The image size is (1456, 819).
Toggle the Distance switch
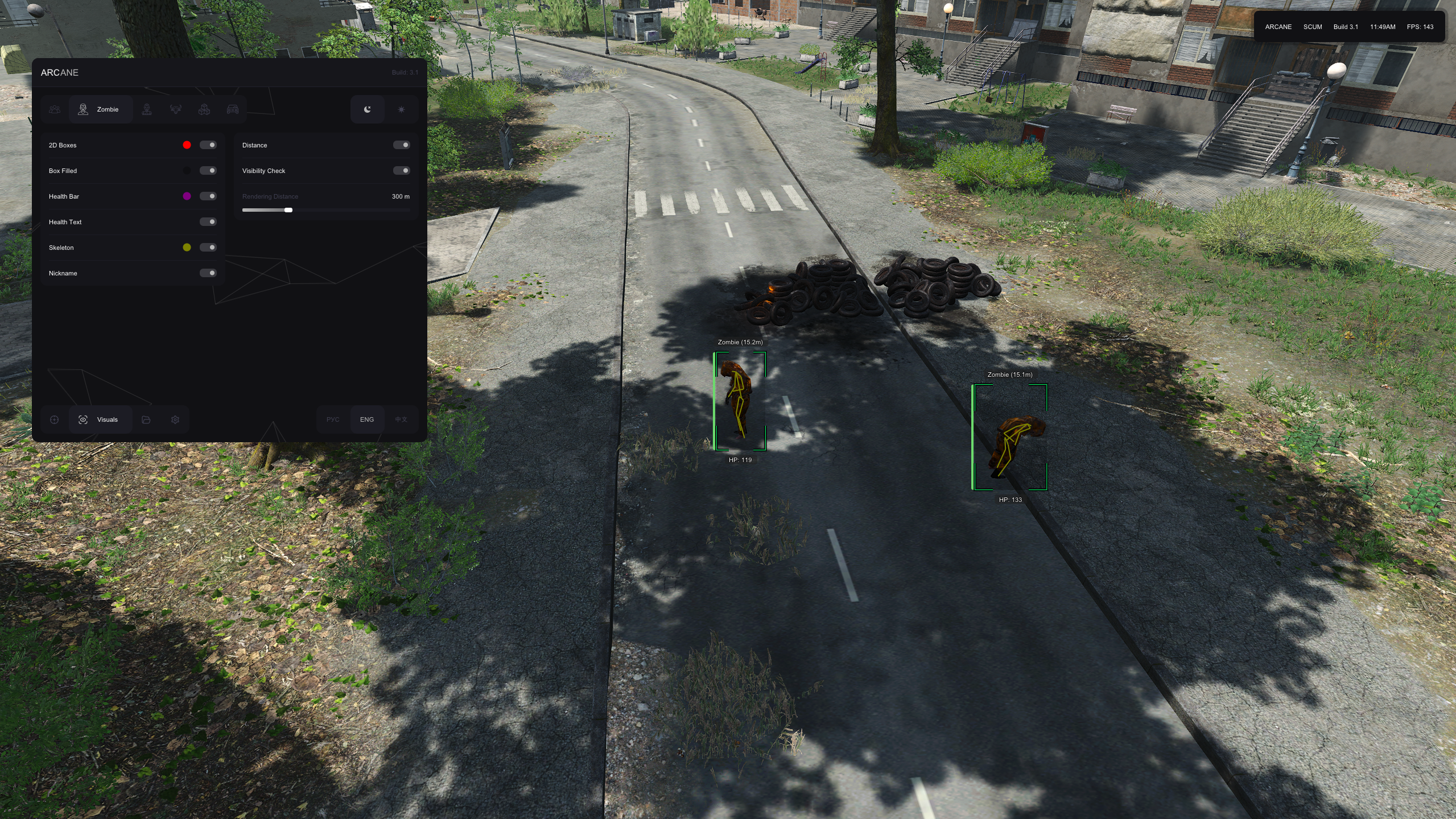click(x=402, y=145)
